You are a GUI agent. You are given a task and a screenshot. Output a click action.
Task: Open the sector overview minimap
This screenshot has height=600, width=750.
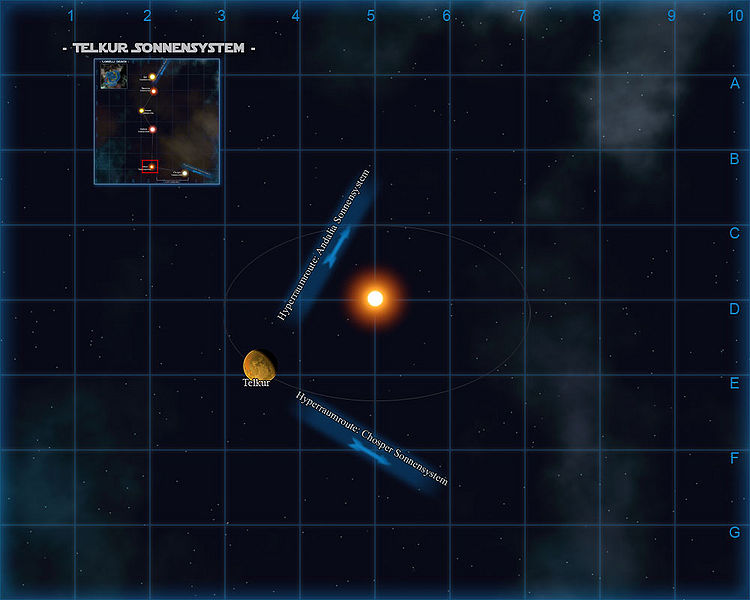[157, 121]
